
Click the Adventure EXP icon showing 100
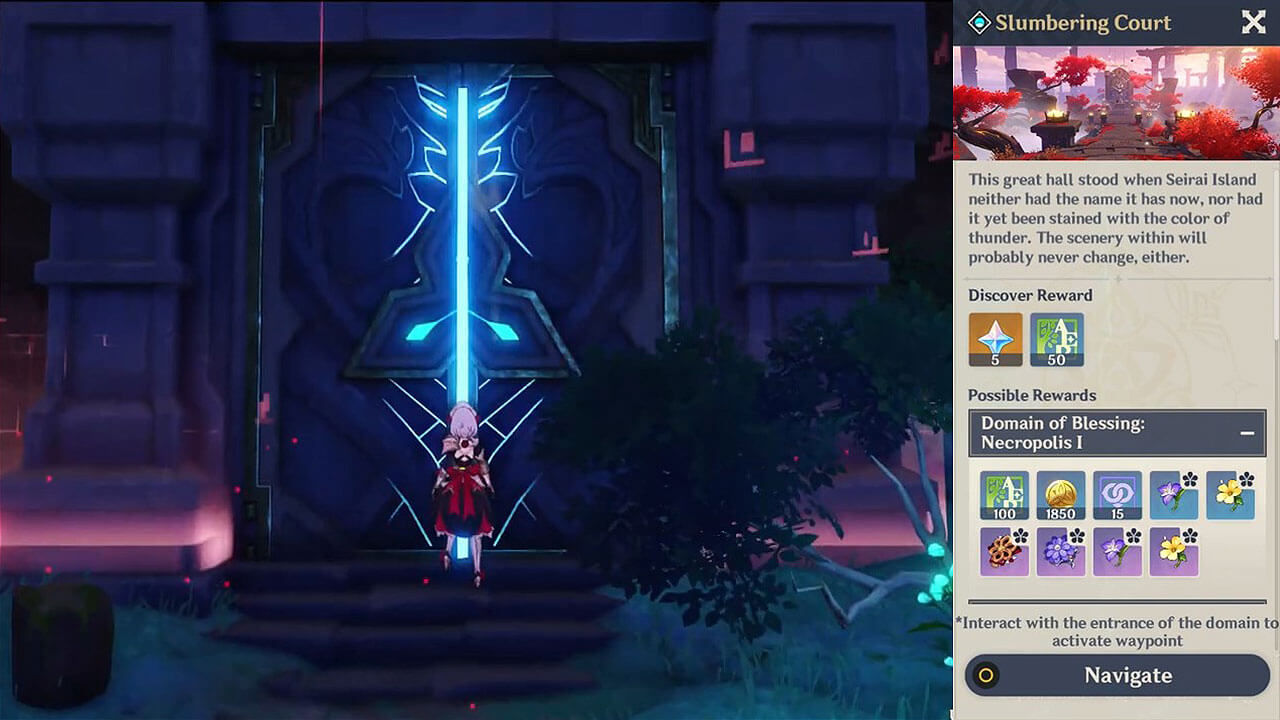(x=1005, y=495)
